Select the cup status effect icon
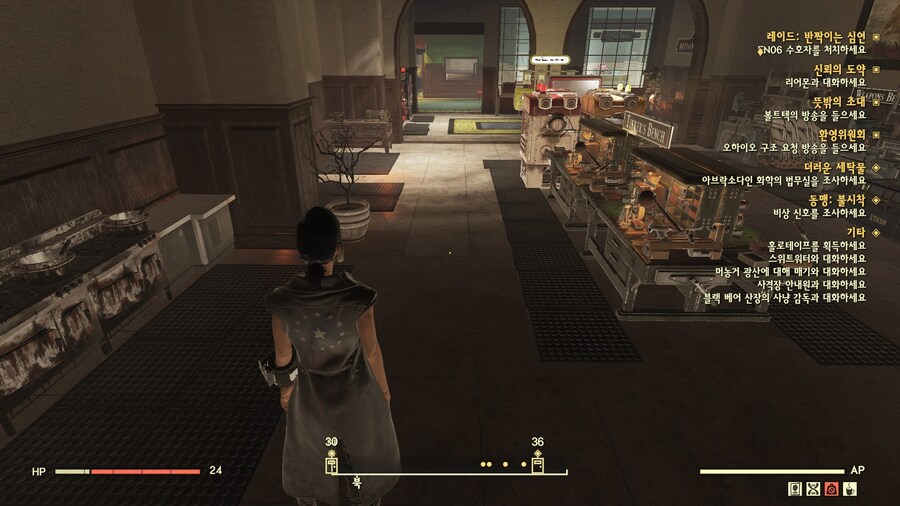This screenshot has width=900, height=506. point(850,489)
